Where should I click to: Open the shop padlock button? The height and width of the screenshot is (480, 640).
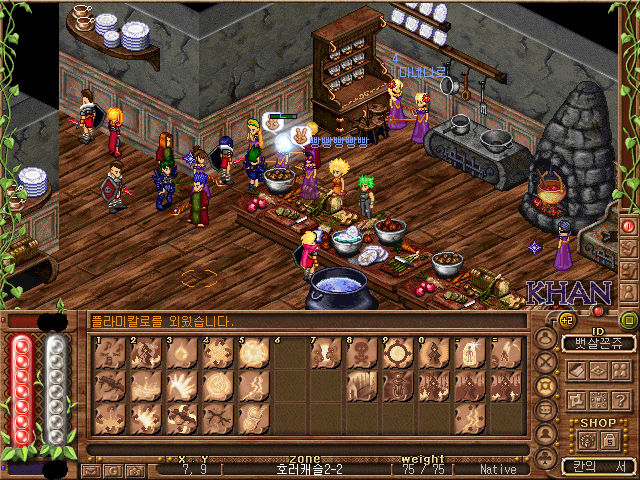click(x=606, y=440)
